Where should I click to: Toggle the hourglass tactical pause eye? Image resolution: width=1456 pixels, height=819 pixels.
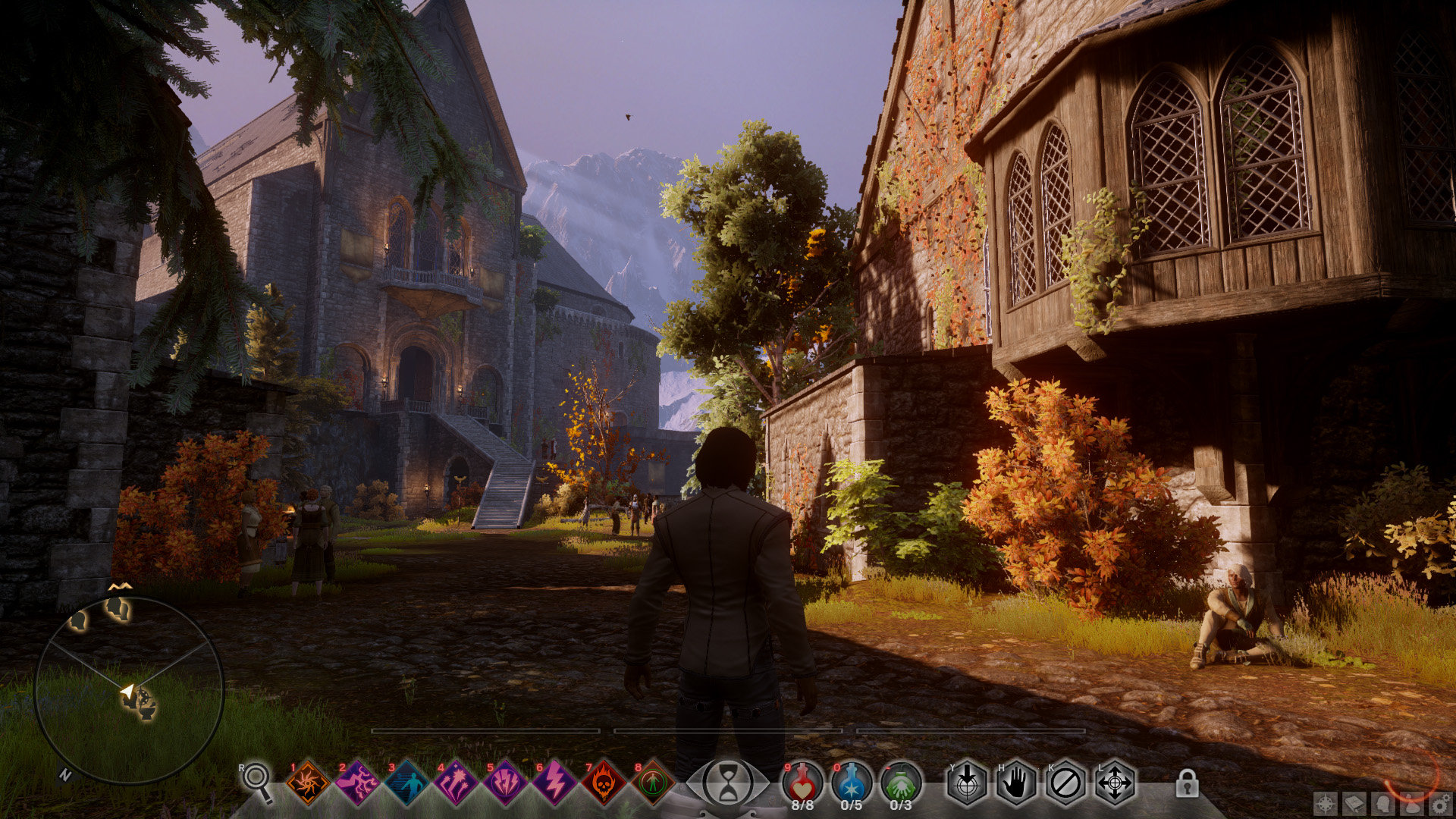pyautogui.click(x=728, y=783)
